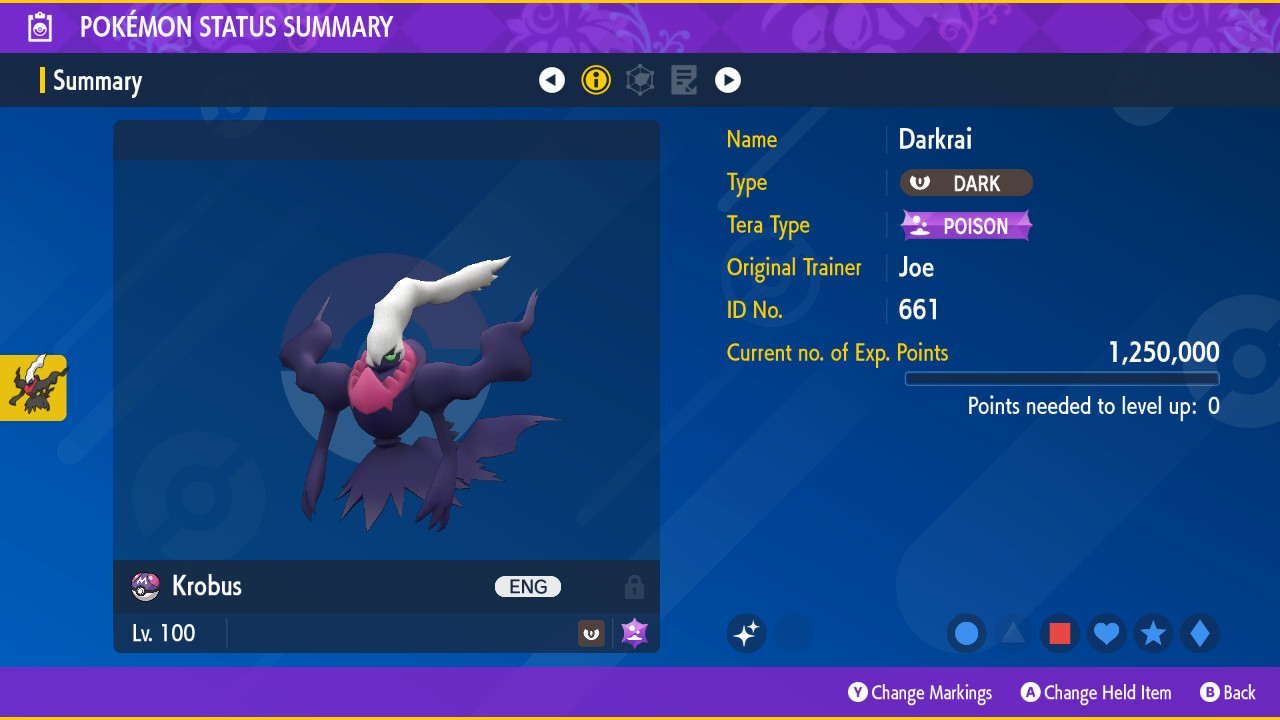This screenshot has height=720, width=1280.
Task: Click the lock icon near ENG label
Action: click(x=634, y=587)
